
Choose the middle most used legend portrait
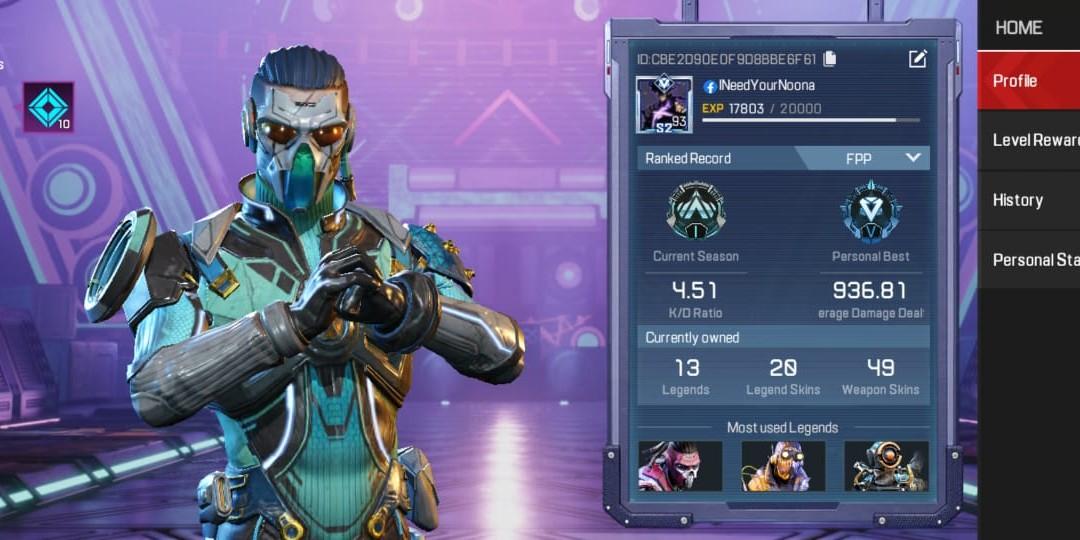click(783, 466)
